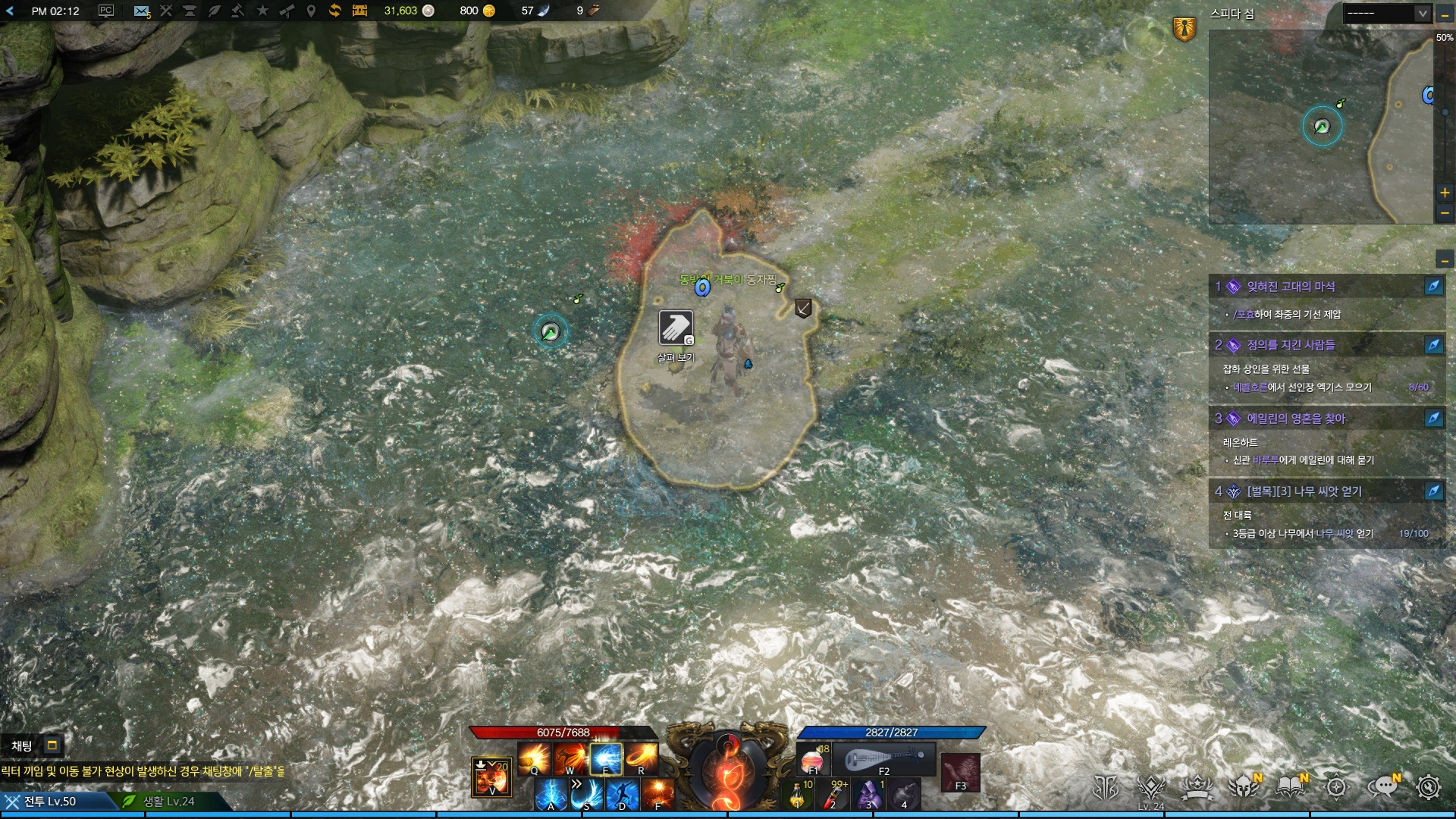Open the mail envelope icon
The width and height of the screenshot is (1456, 819).
pos(141,11)
